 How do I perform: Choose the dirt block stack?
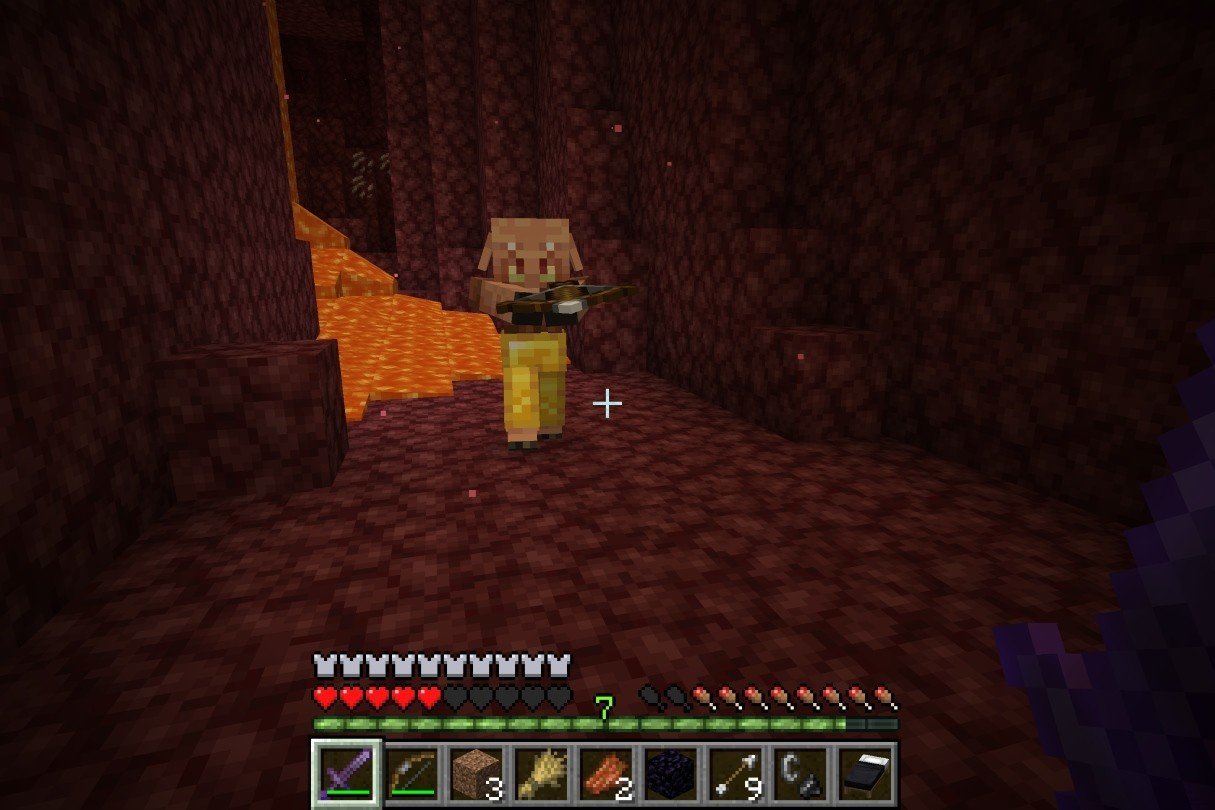(476, 774)
